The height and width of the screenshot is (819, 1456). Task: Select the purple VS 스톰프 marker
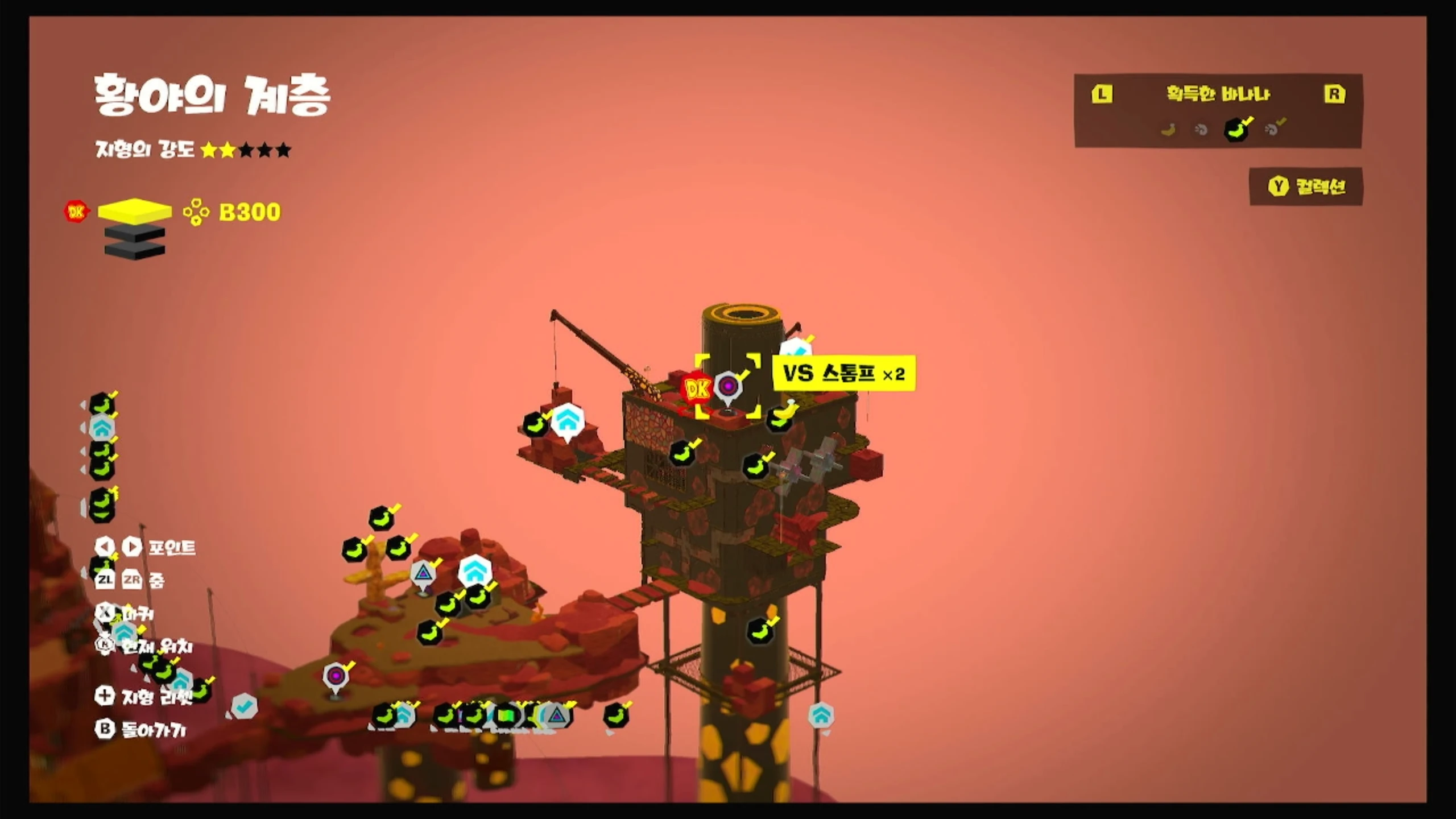click(x=728, y=387)
